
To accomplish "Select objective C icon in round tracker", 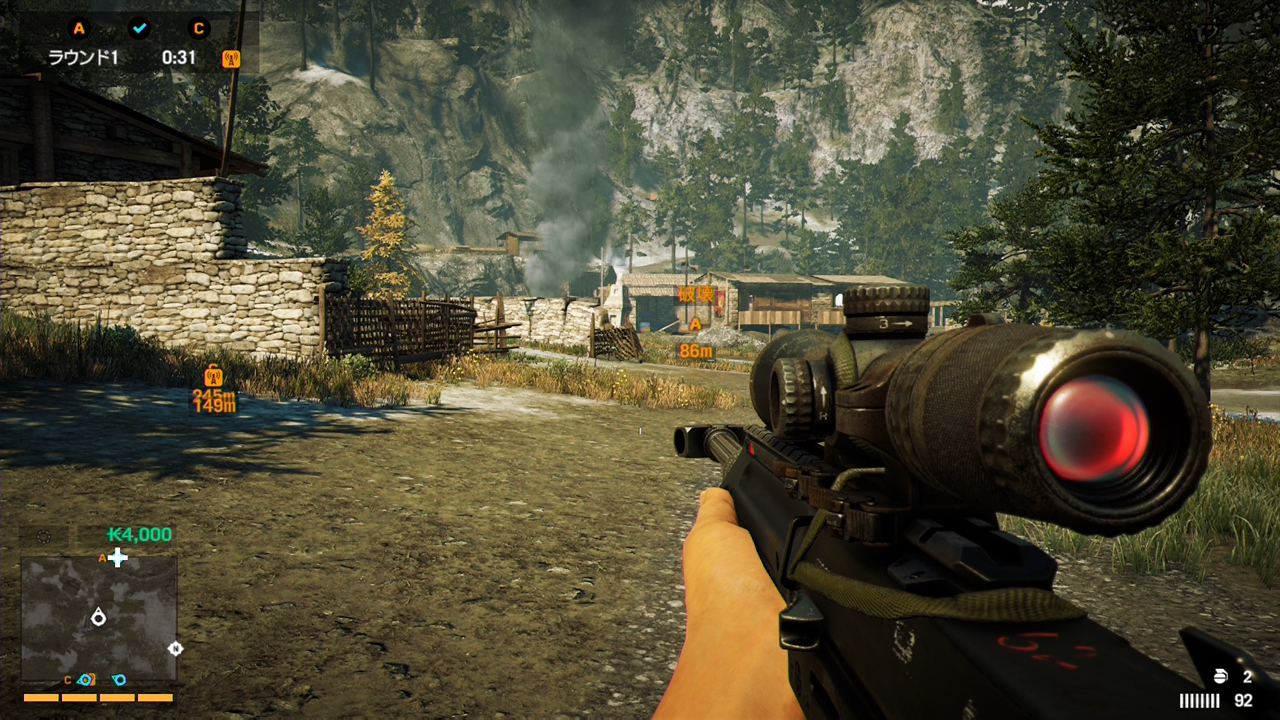I will (199, 28).
